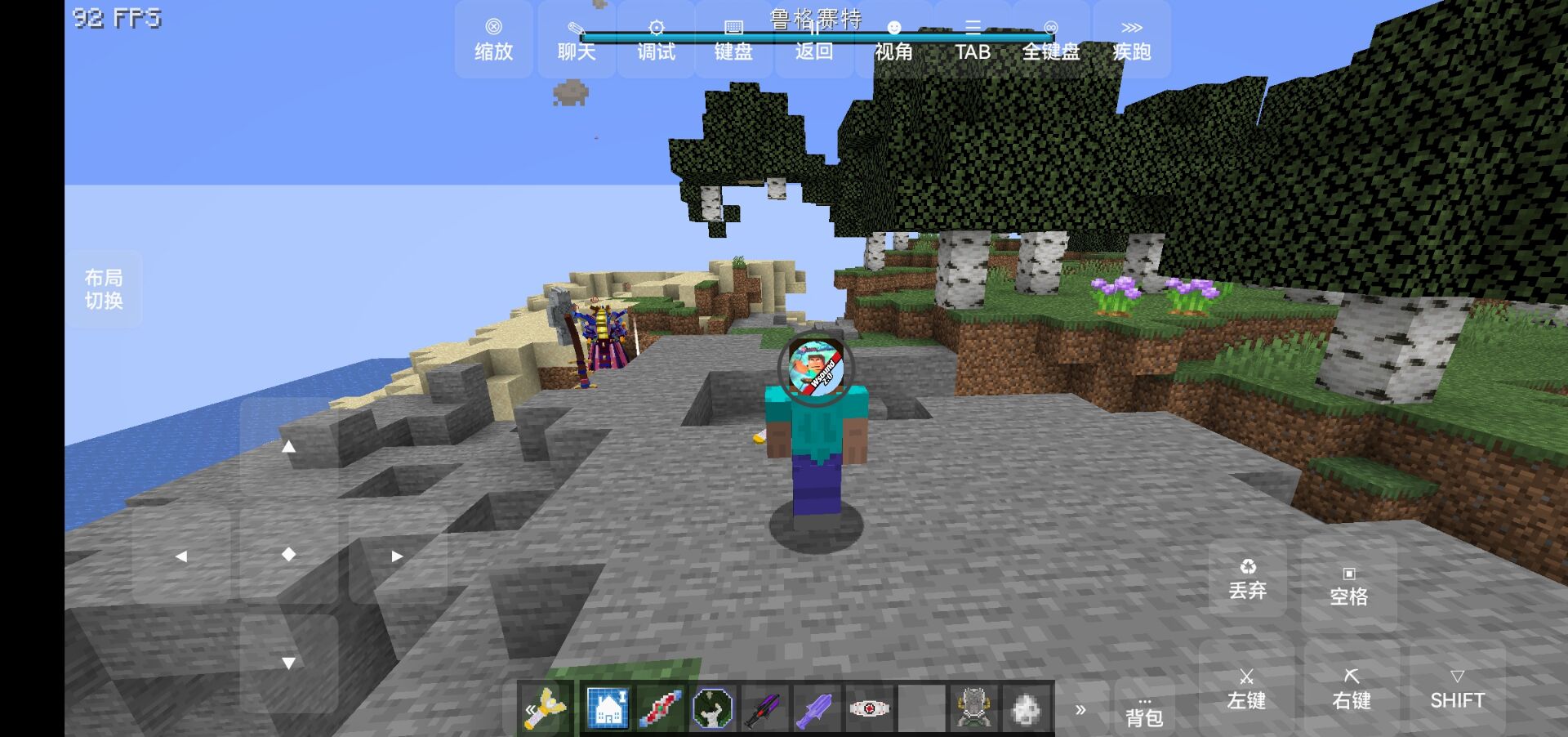Switch the camera with 视角
This screenshot has width=1568, height=737.
(893, 40)
